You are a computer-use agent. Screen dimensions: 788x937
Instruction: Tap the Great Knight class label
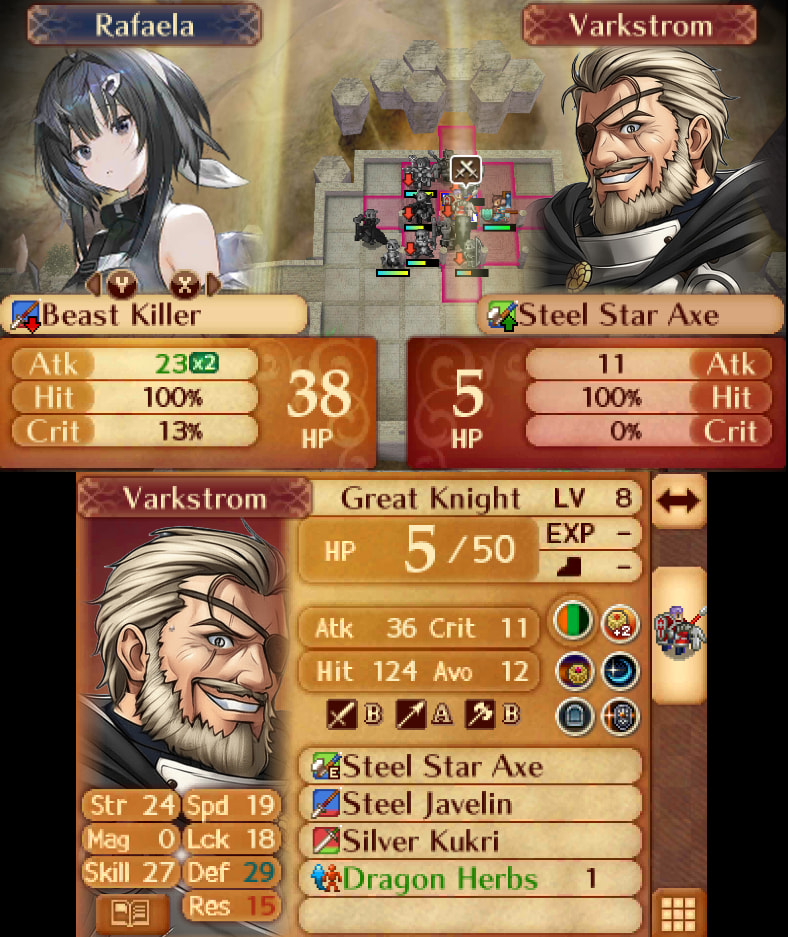431,498
